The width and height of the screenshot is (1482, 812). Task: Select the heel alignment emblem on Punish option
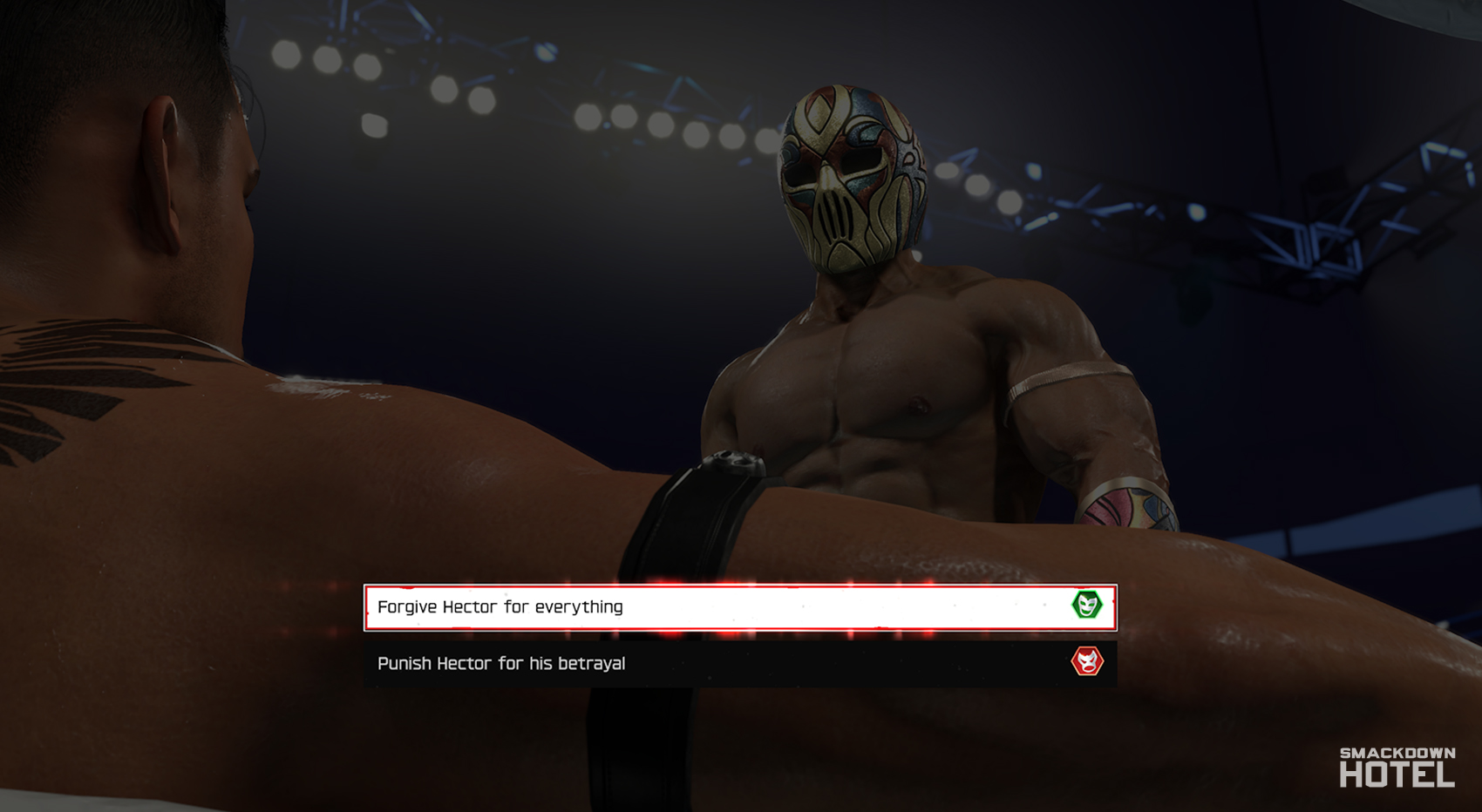coord(1087,662)
